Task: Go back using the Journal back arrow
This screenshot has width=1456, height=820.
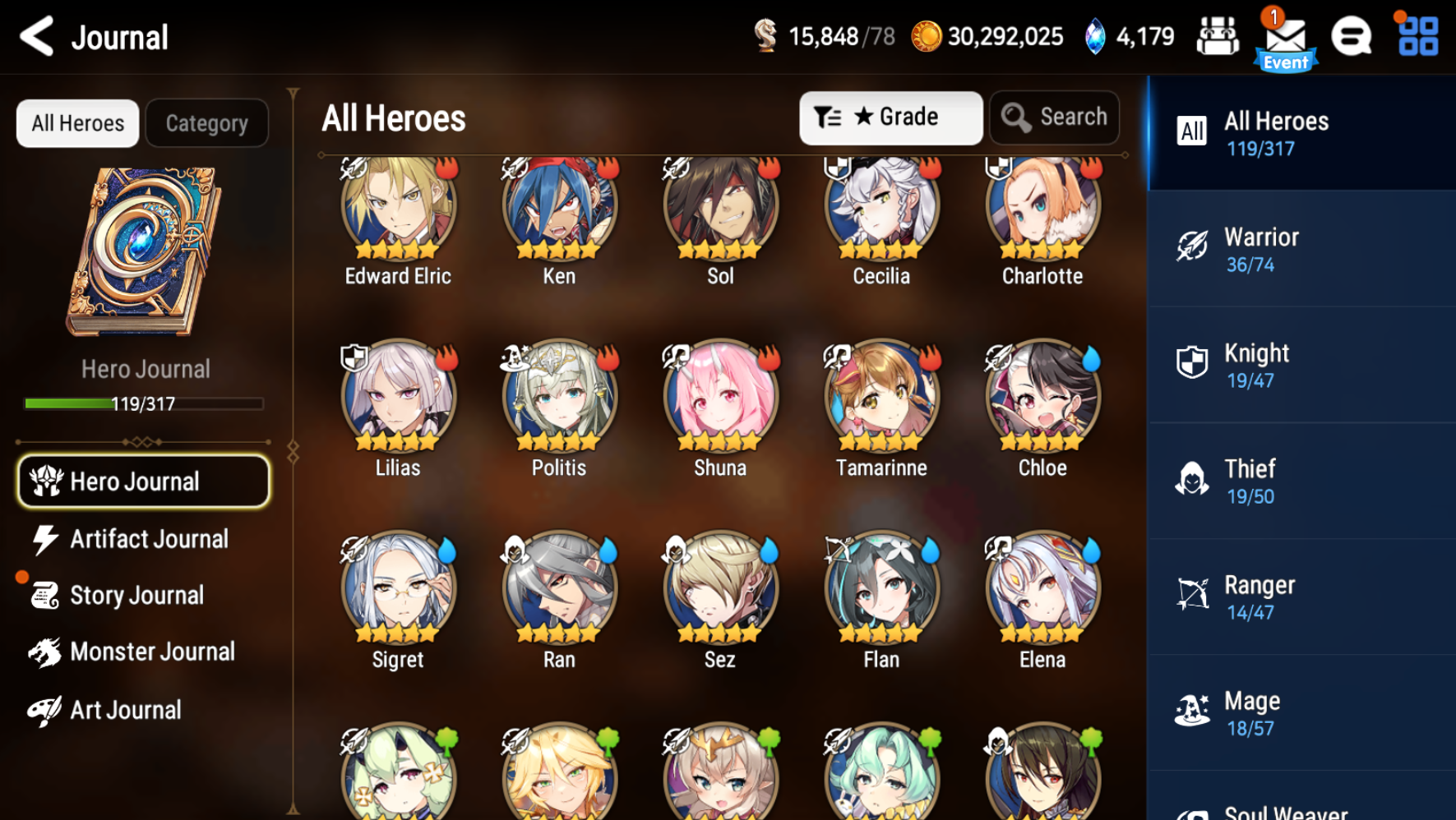Action: point(37,37)
